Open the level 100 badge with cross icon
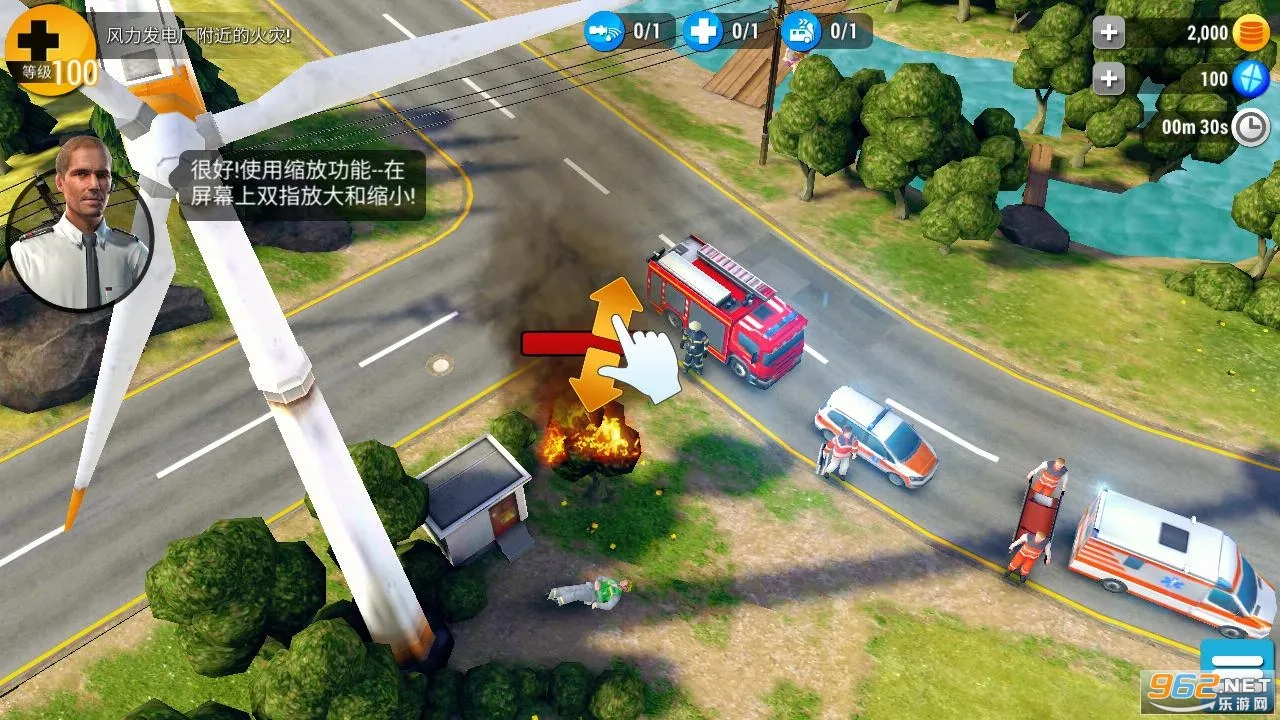Screen dimensions: 1280x720 pyautogui.click(x=51, y=48)
